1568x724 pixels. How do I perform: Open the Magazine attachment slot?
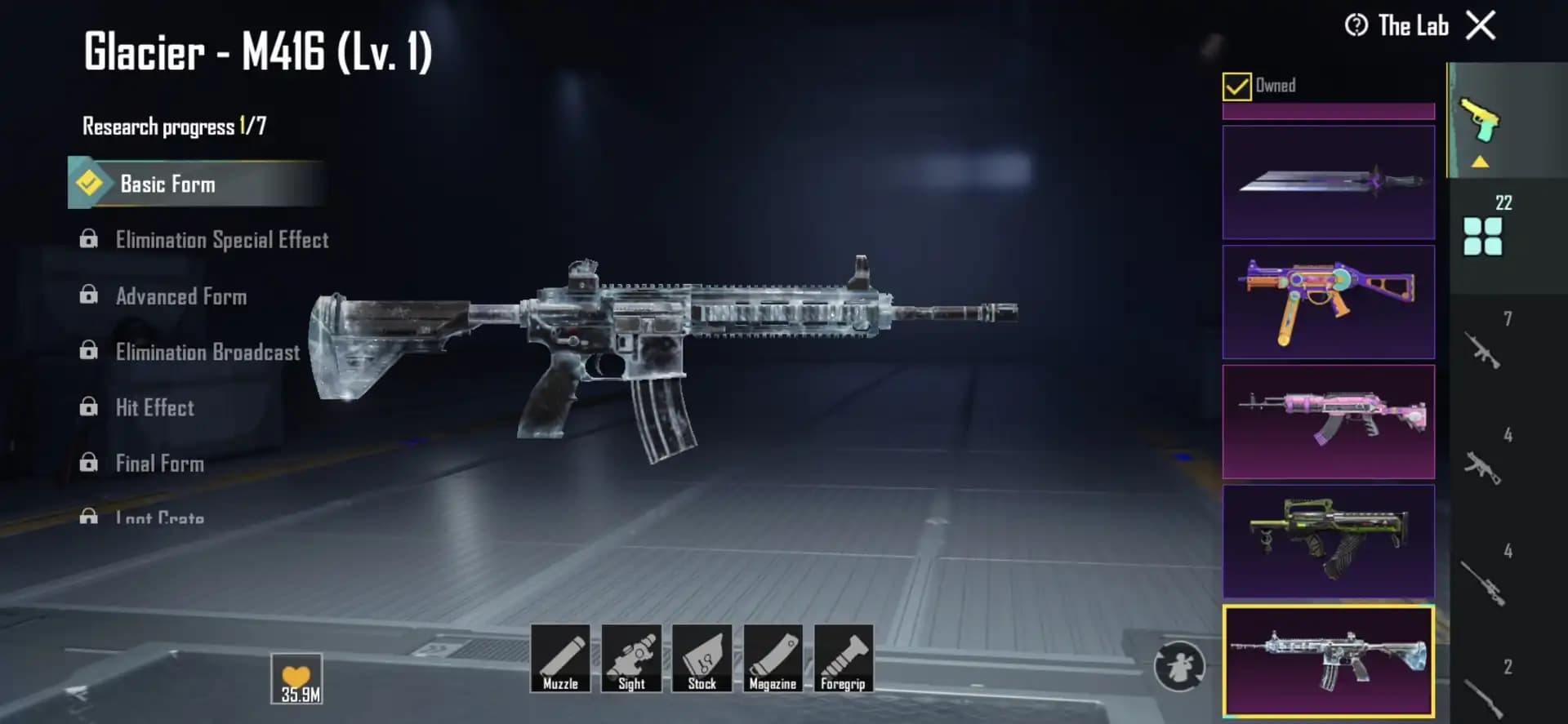(x=773, y=660)
